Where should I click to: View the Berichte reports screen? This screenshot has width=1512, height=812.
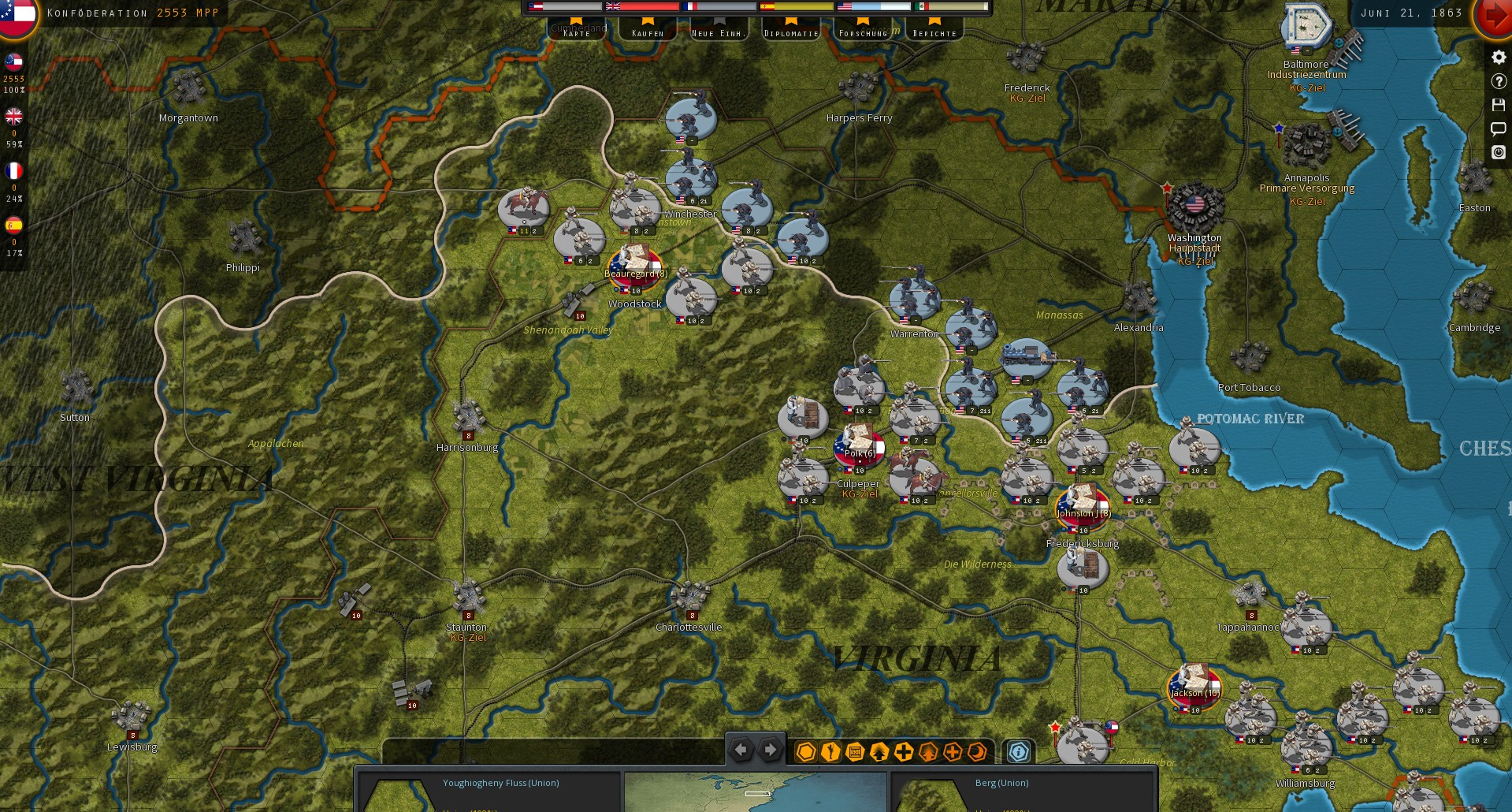pos(934,32)
